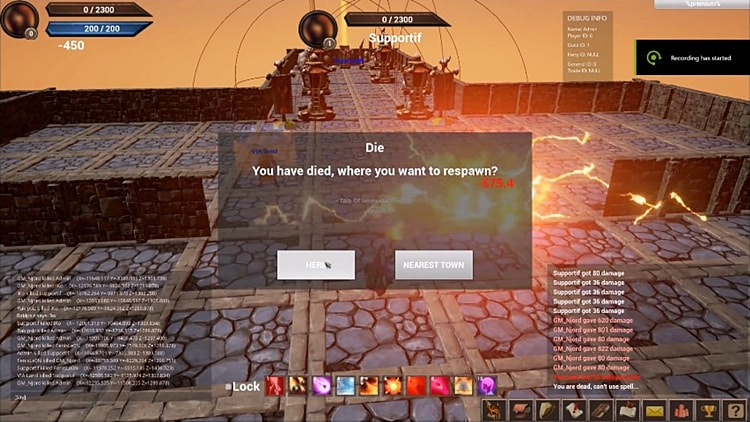Respawn at the HERE location
The height and width of the screenshot is (422, 750).
[316, 265]
